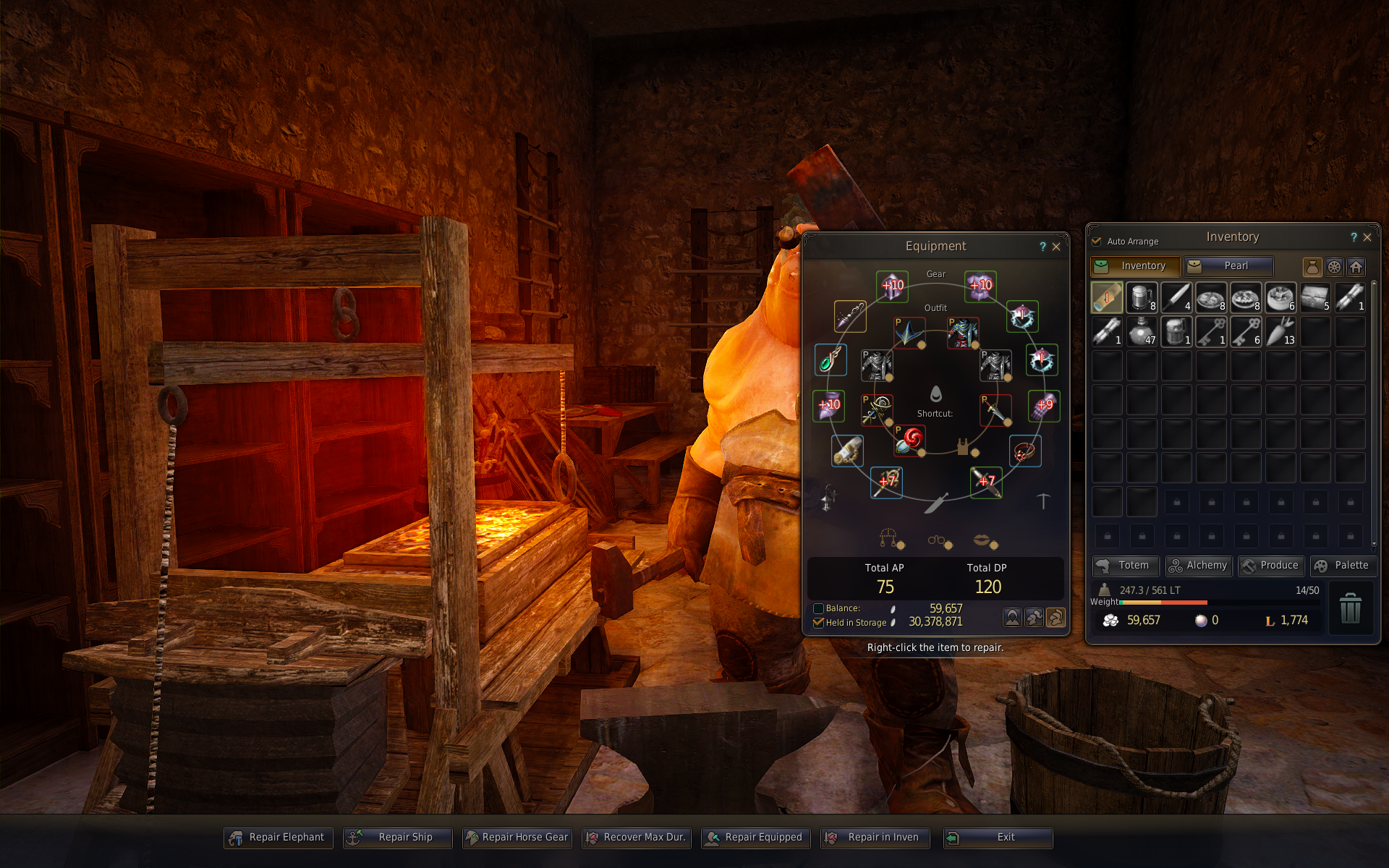Click Recover Max Dur. button
The height and width of the screenshot is (868, 1389).
(x=637, y=838)
